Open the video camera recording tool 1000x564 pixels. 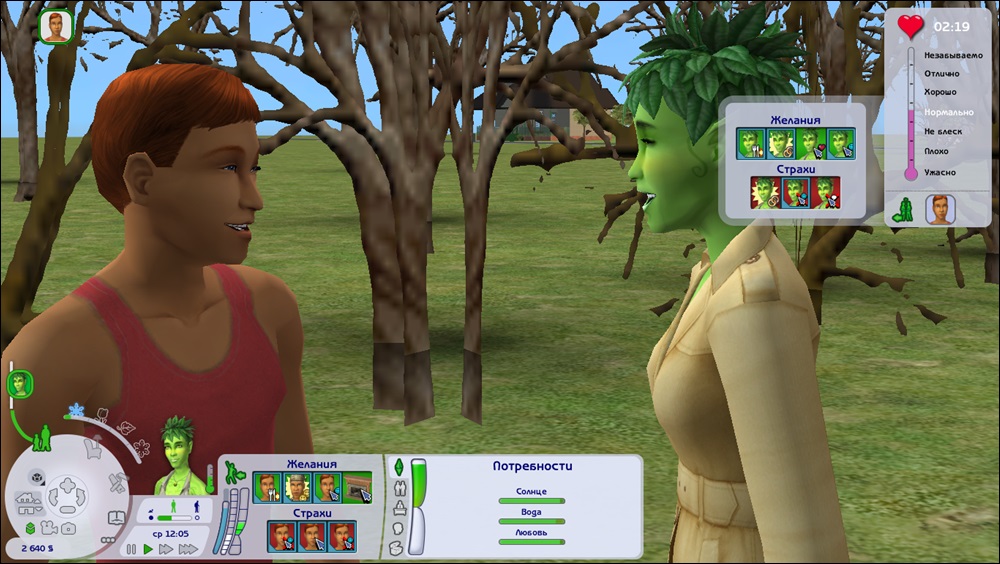[47, 528]
